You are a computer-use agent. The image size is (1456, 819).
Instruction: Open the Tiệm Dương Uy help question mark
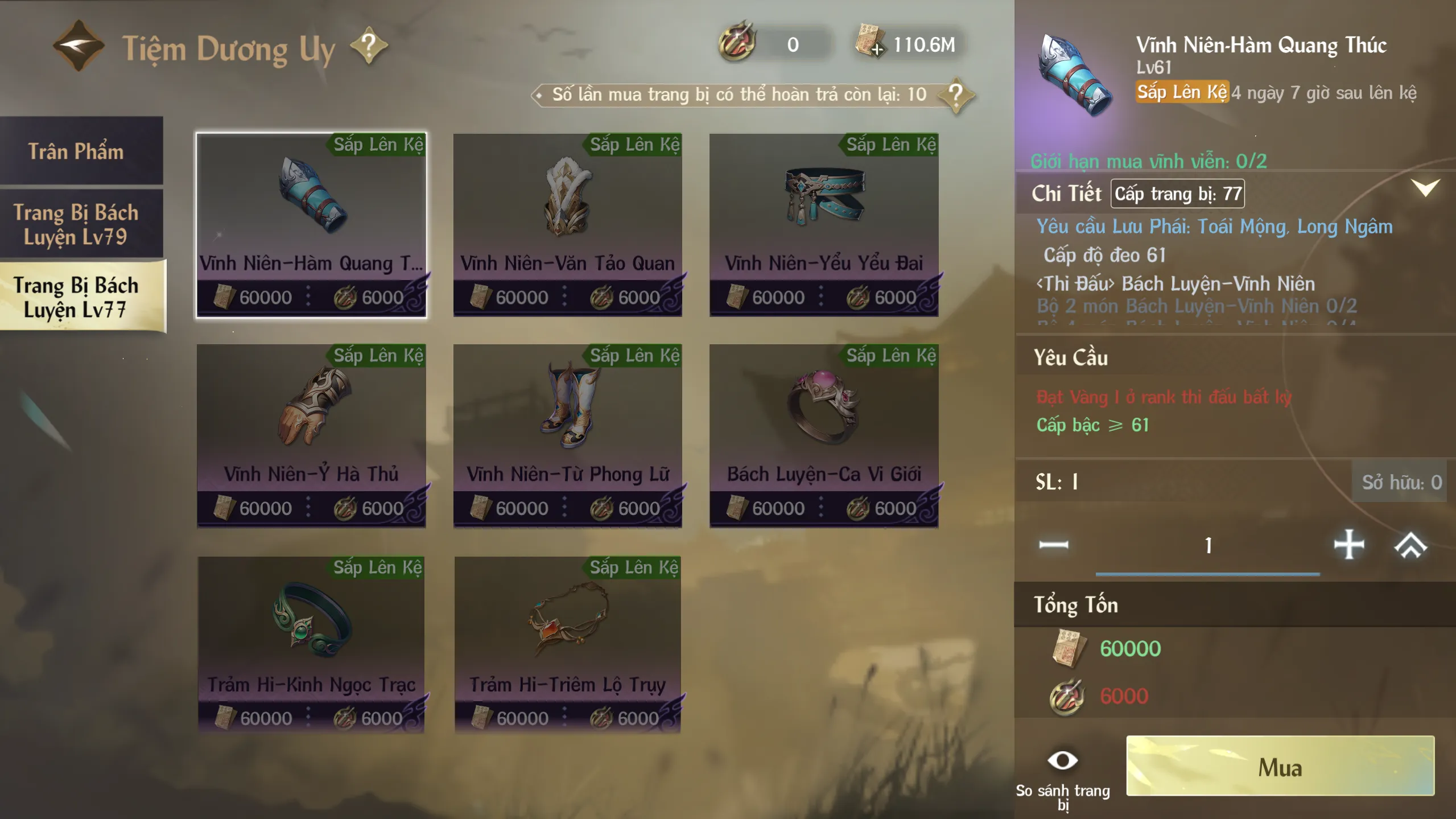[369, 46]
